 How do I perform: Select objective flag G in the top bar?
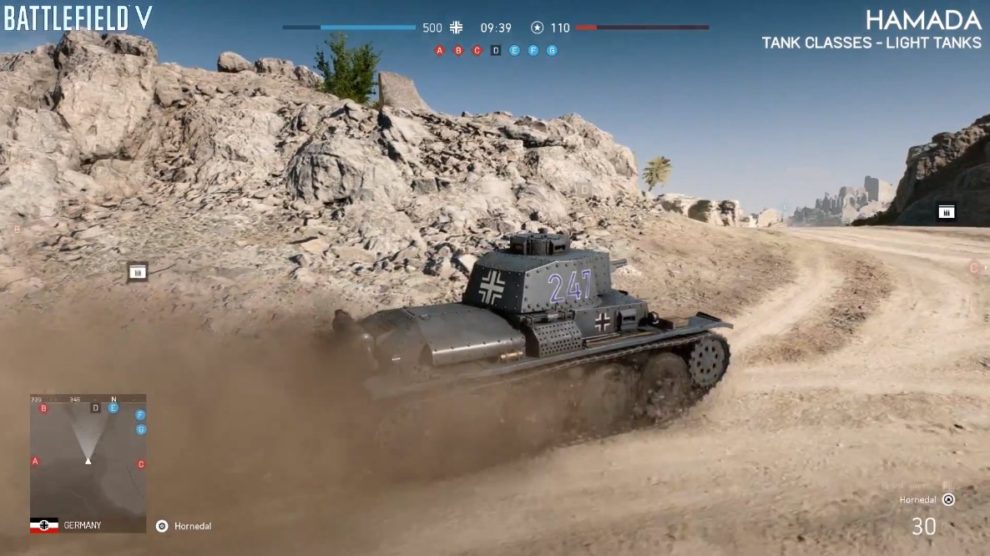(x=551, y=50)
